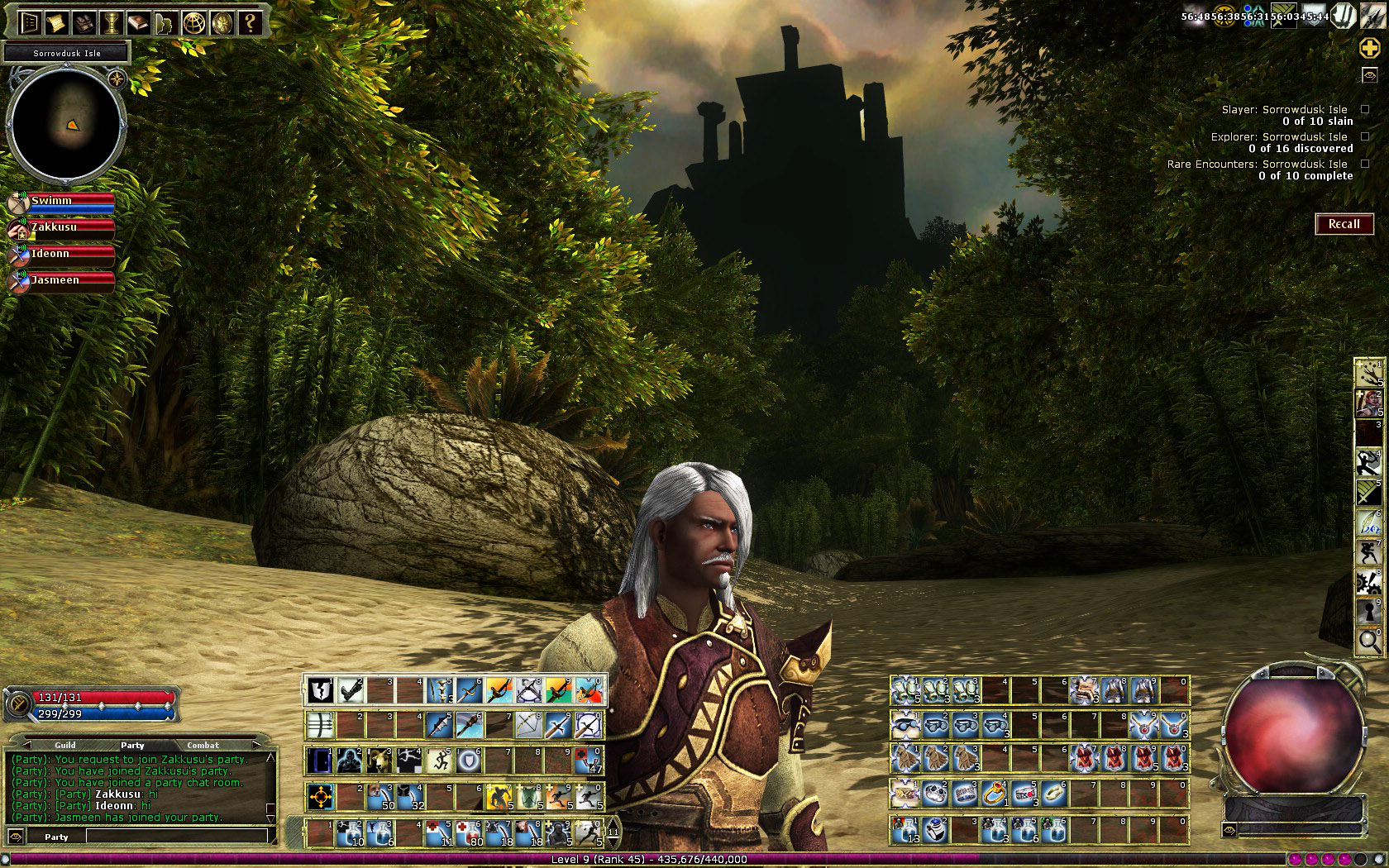Open the golden goblet menu icon
The height and width of the screenshot is (868, 1389).
pos(111,23)
